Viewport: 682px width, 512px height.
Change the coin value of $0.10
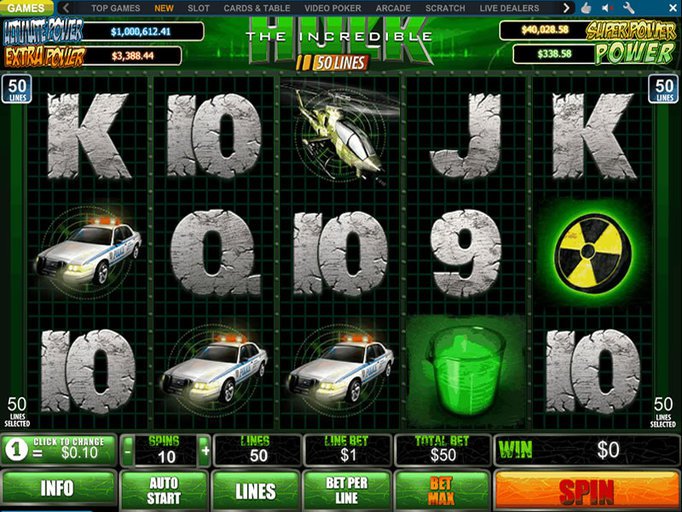tap(58, 450)
